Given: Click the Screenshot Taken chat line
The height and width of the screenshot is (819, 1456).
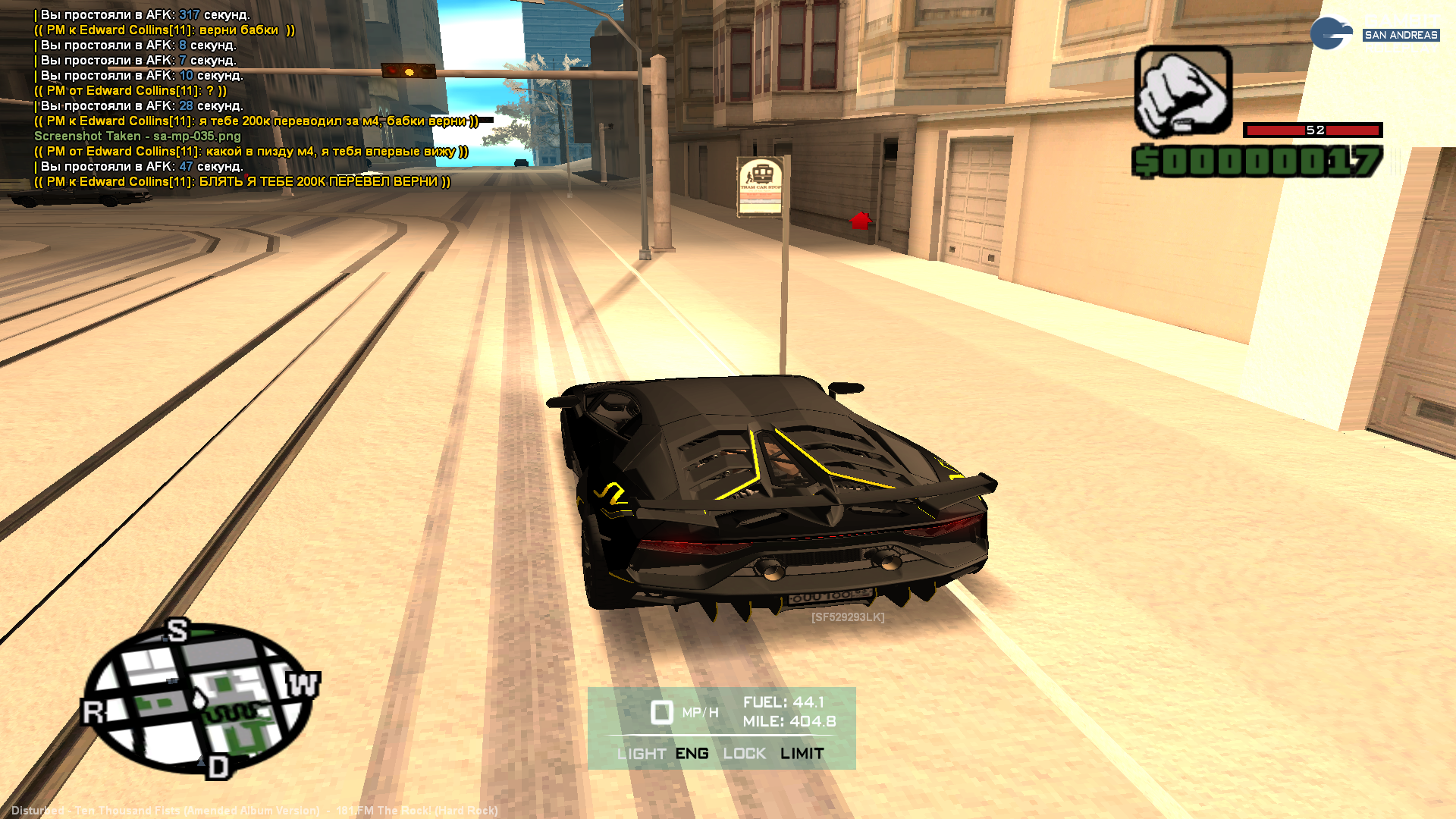Looking at the screenshot, I should 137,136.
